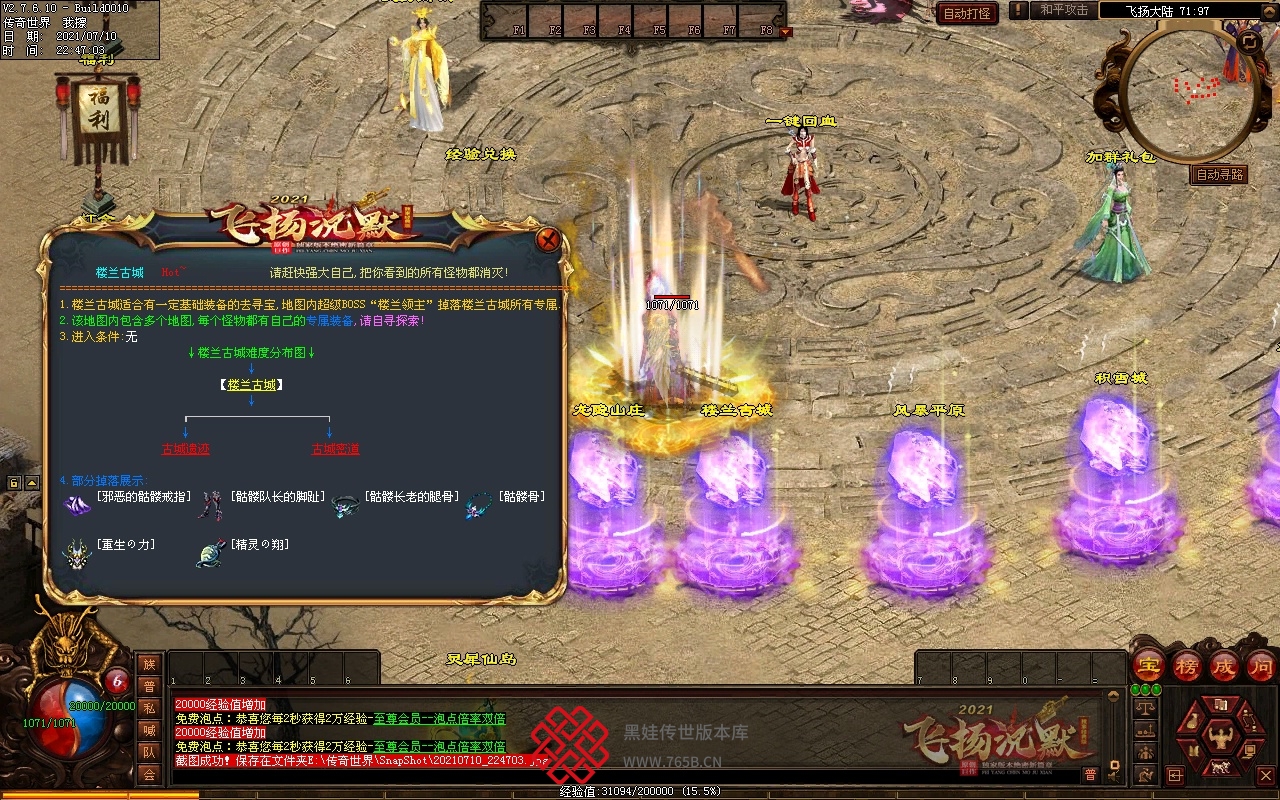The image size is (1280, 800).
Task: Show the 榜 rankings button
Action: pyautogui.click(x=1187, y=665)
